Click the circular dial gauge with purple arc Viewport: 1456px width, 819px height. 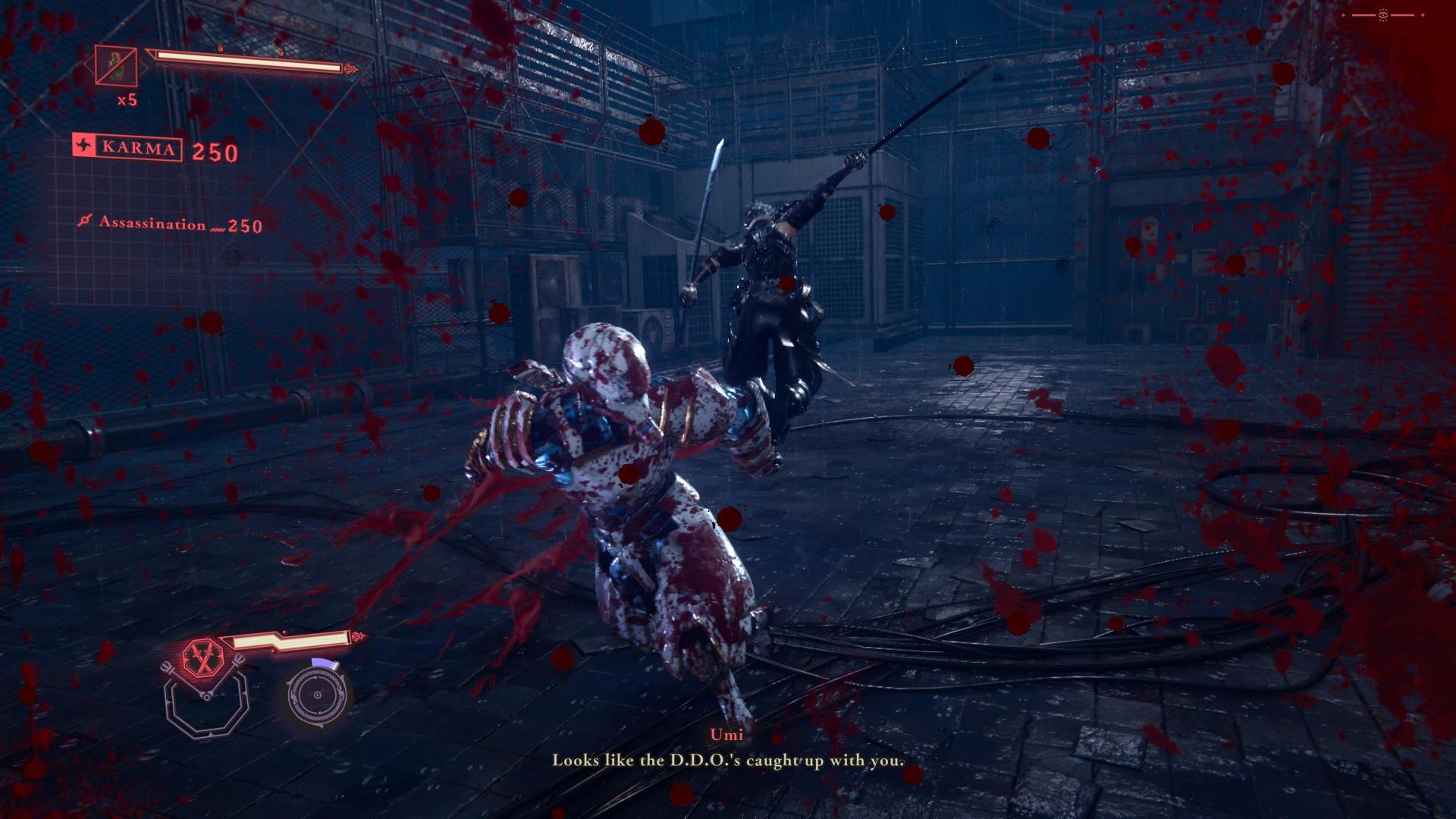318,694
